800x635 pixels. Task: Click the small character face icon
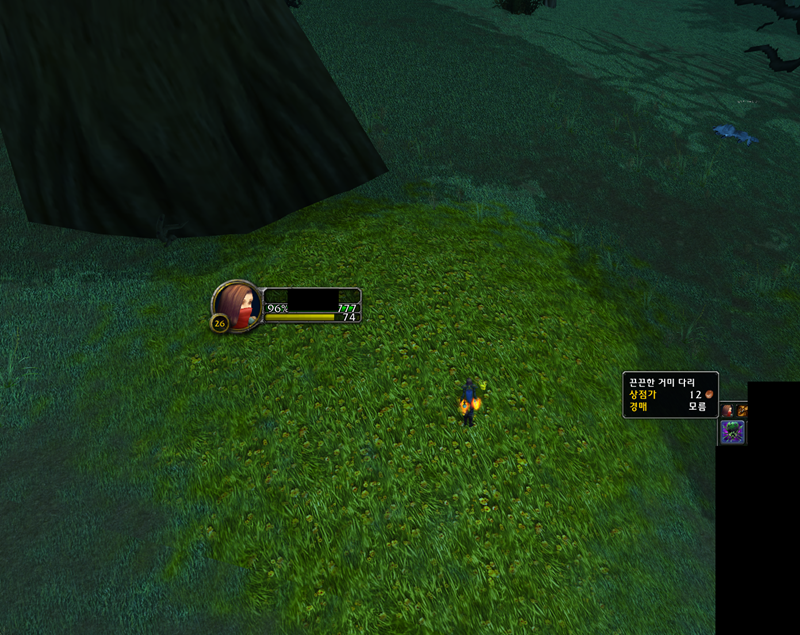(x=728, y=410)
